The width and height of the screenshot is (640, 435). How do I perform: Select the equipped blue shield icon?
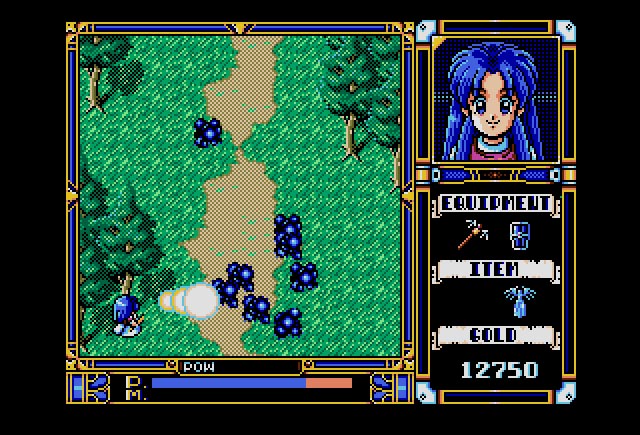point(519,236)
